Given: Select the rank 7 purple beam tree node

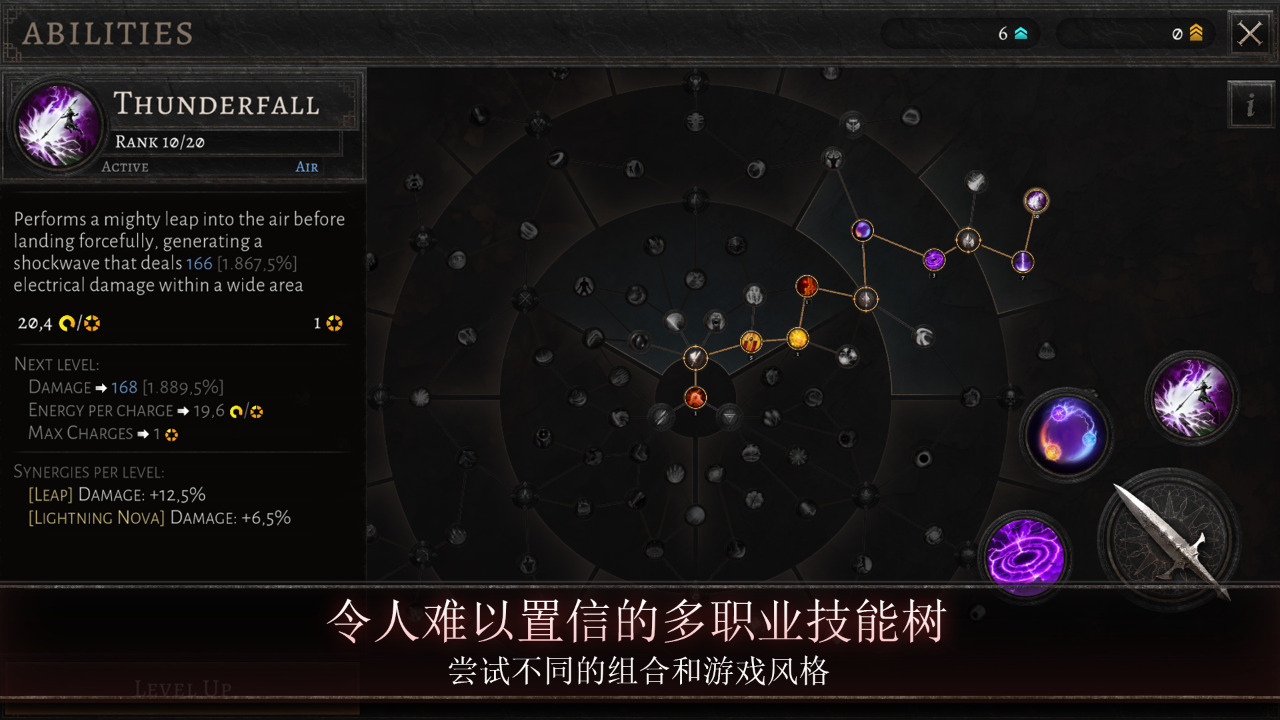Looking at the screenshot, I should click(x=1021, y=263).
